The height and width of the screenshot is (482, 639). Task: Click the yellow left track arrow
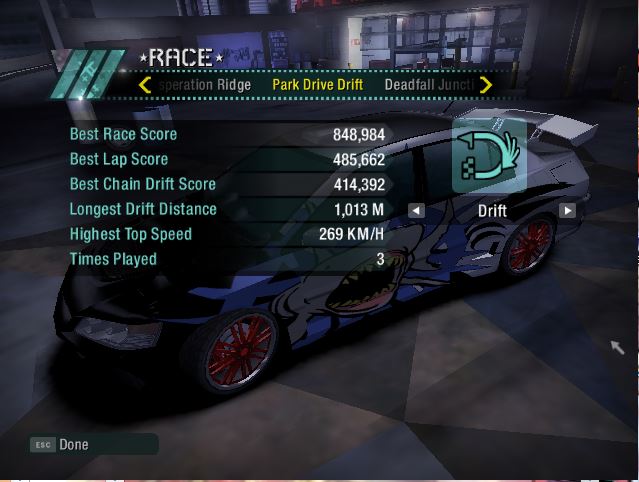146,85
